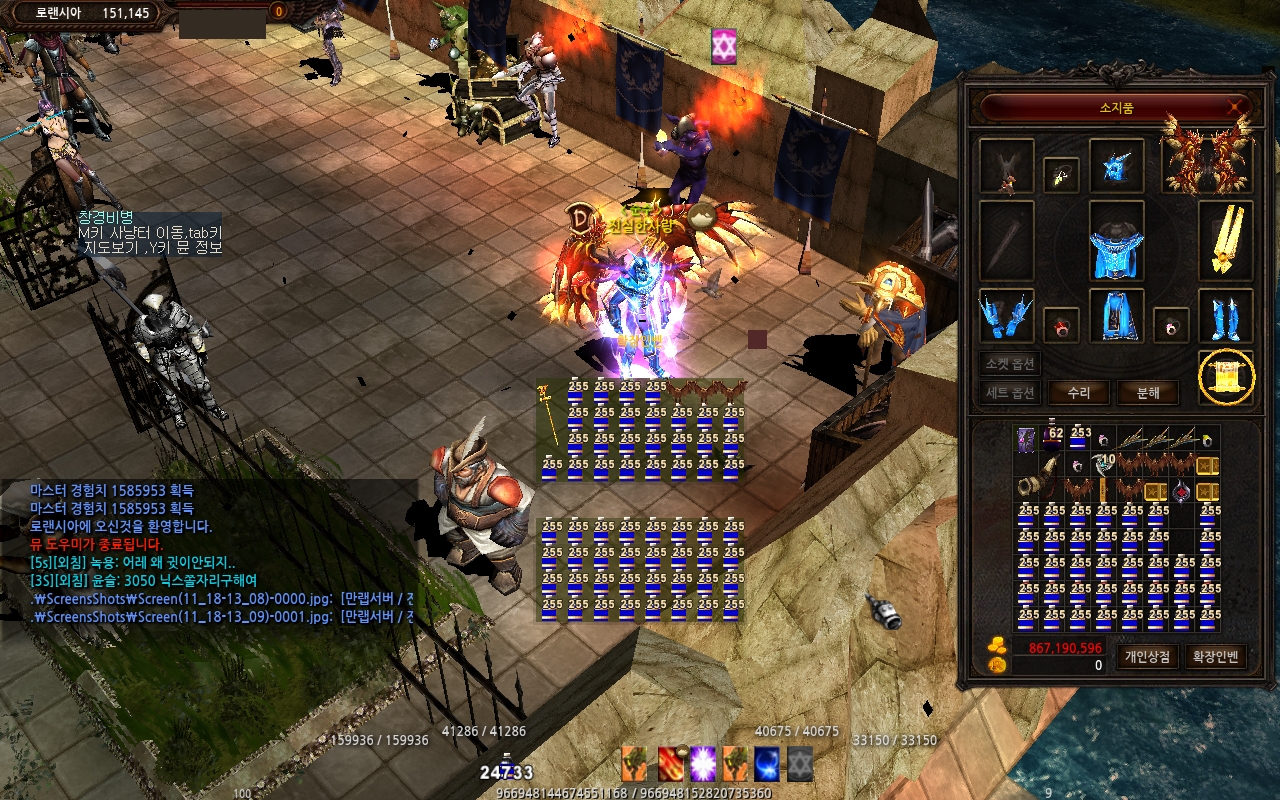This screenshot has width=1280, height=800.
Task: Click the 수리 repair button
Action: click(x=1078, y=393)
